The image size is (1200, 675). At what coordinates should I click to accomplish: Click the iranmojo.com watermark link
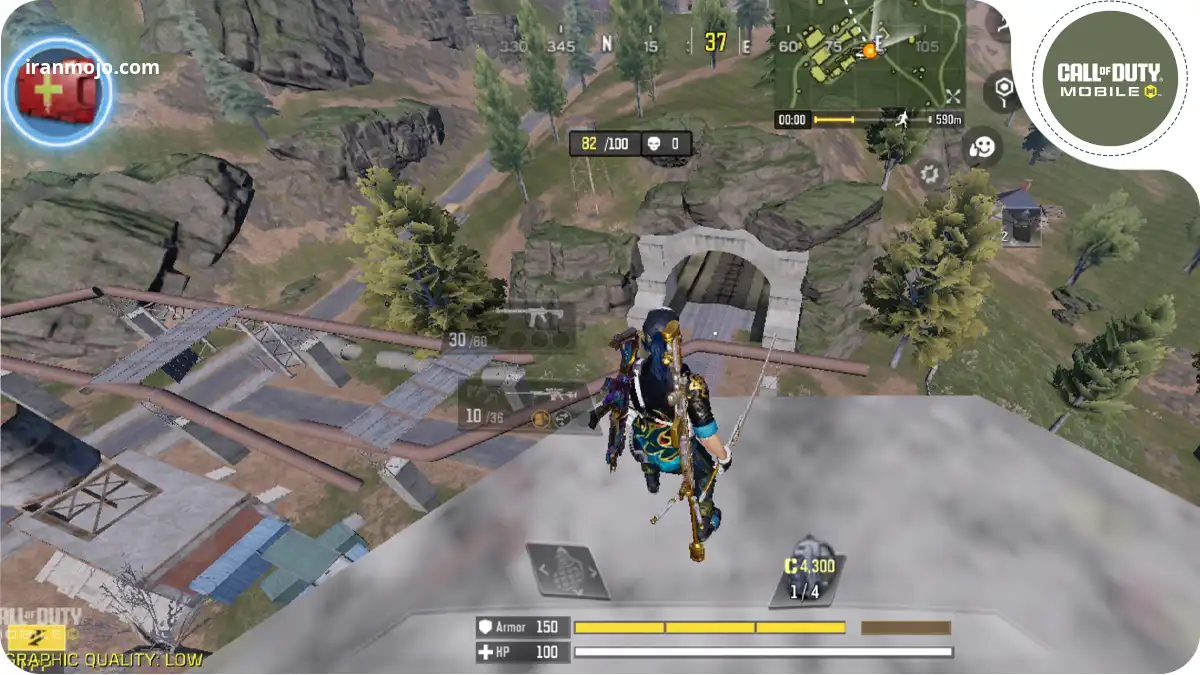click(92, 68)
